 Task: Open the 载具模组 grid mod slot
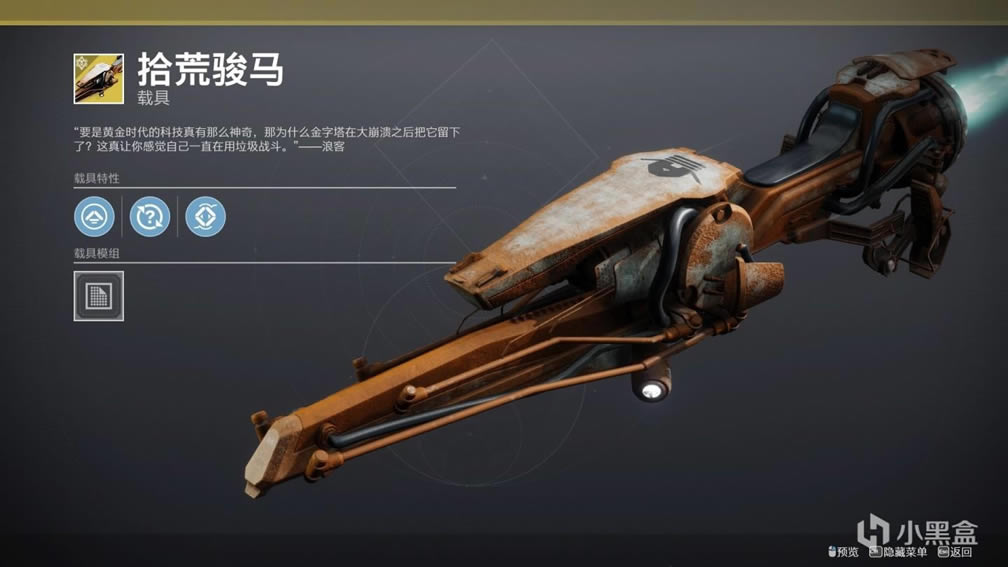click(99, 296)
